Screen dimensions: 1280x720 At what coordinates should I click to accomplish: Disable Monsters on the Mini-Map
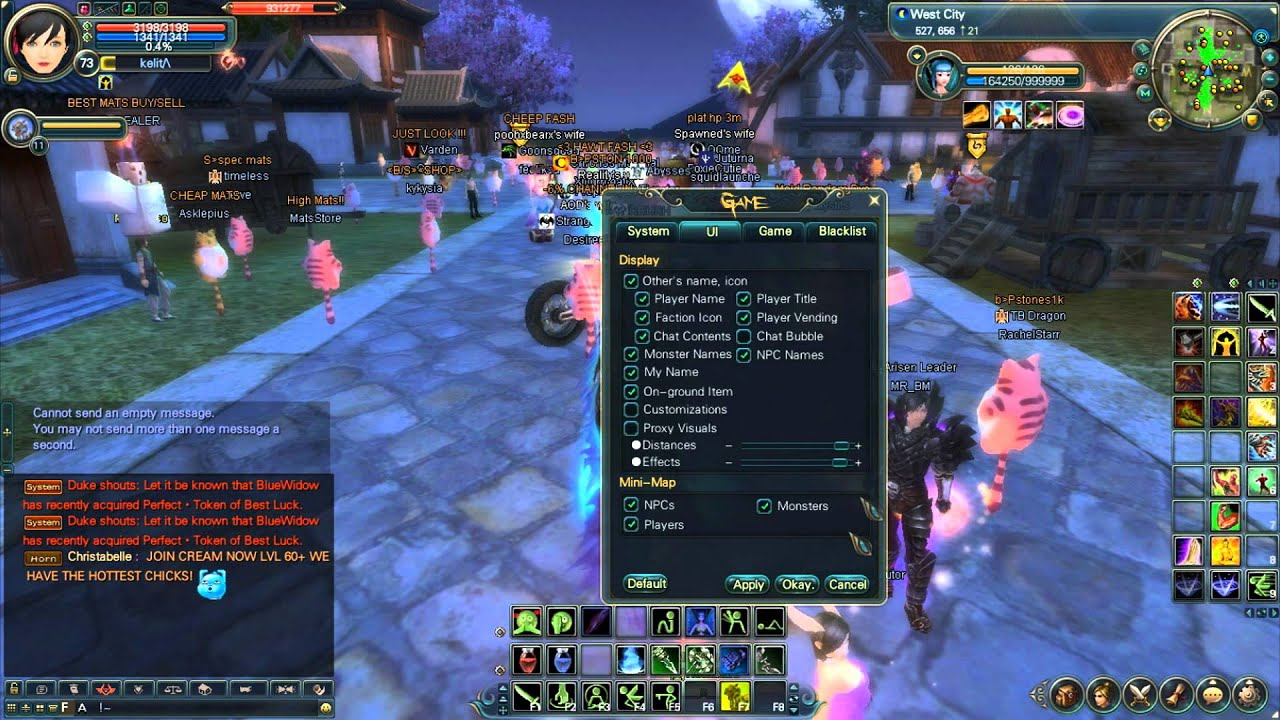click(765, 505)
